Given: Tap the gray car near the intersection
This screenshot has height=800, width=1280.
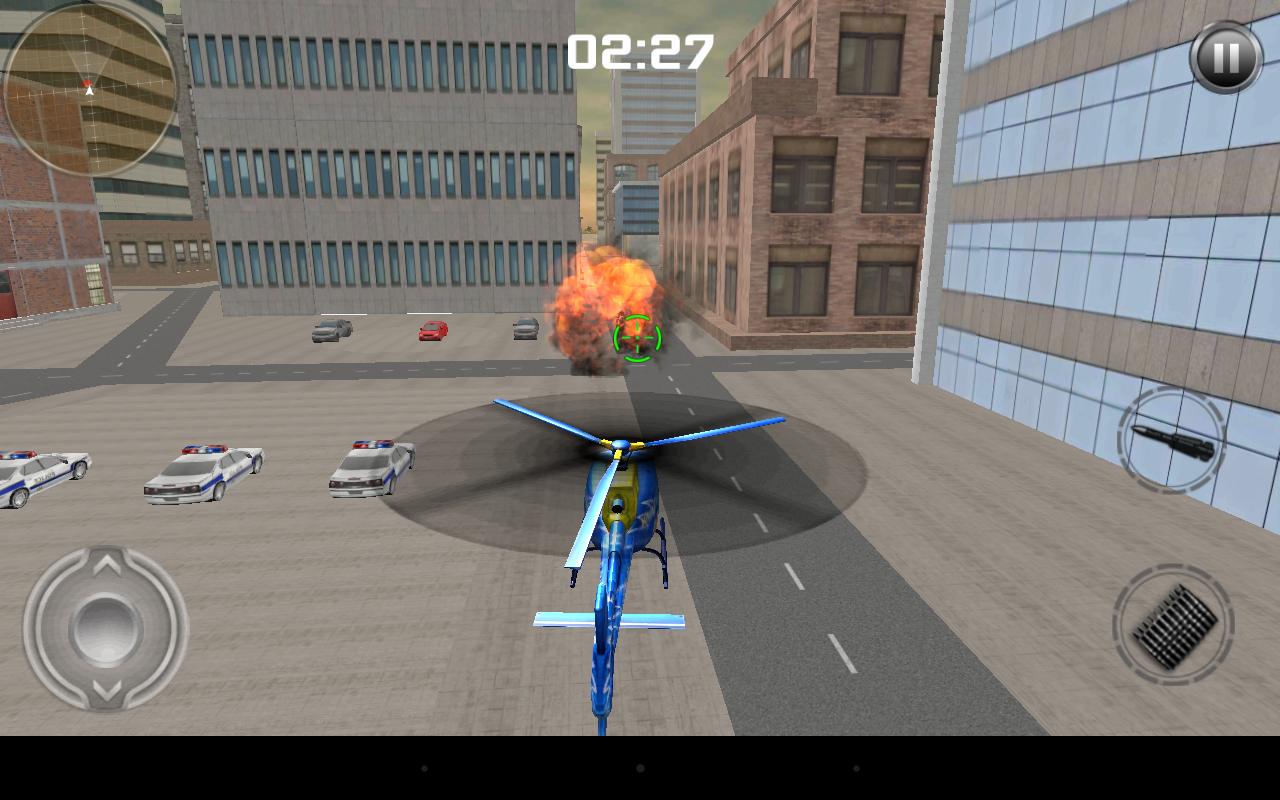Looking at the screenshot, I should point(525,328).
